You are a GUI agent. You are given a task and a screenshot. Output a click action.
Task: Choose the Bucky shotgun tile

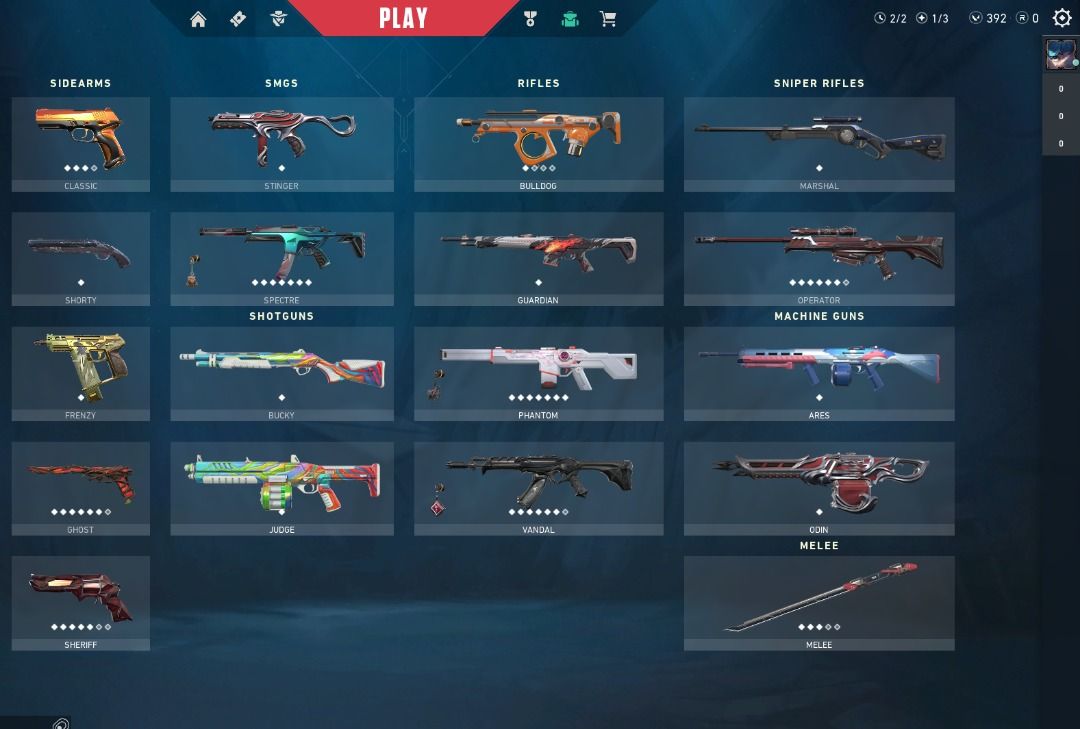pos(282,373)
